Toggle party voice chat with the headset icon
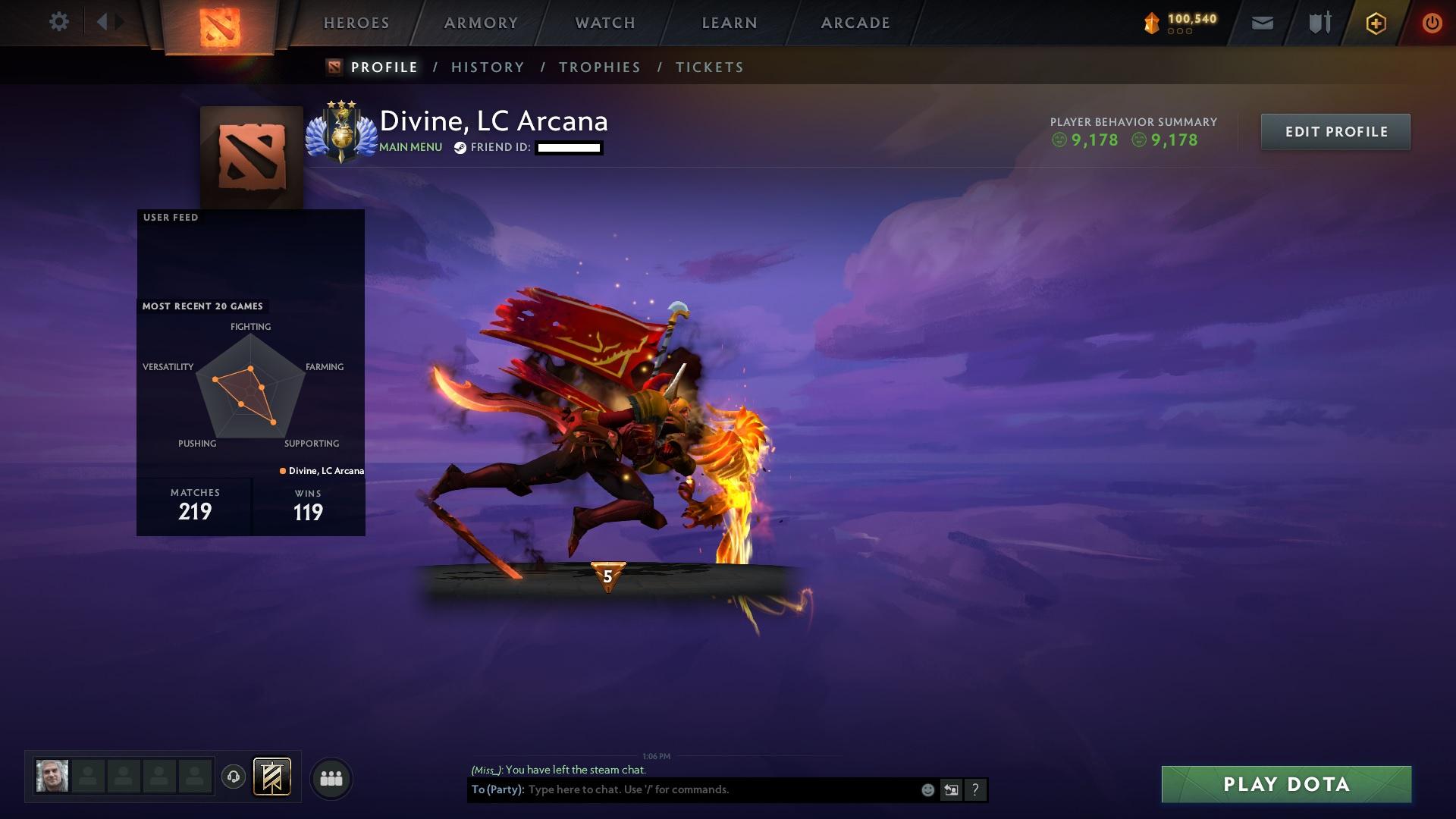 pos(233,777)
